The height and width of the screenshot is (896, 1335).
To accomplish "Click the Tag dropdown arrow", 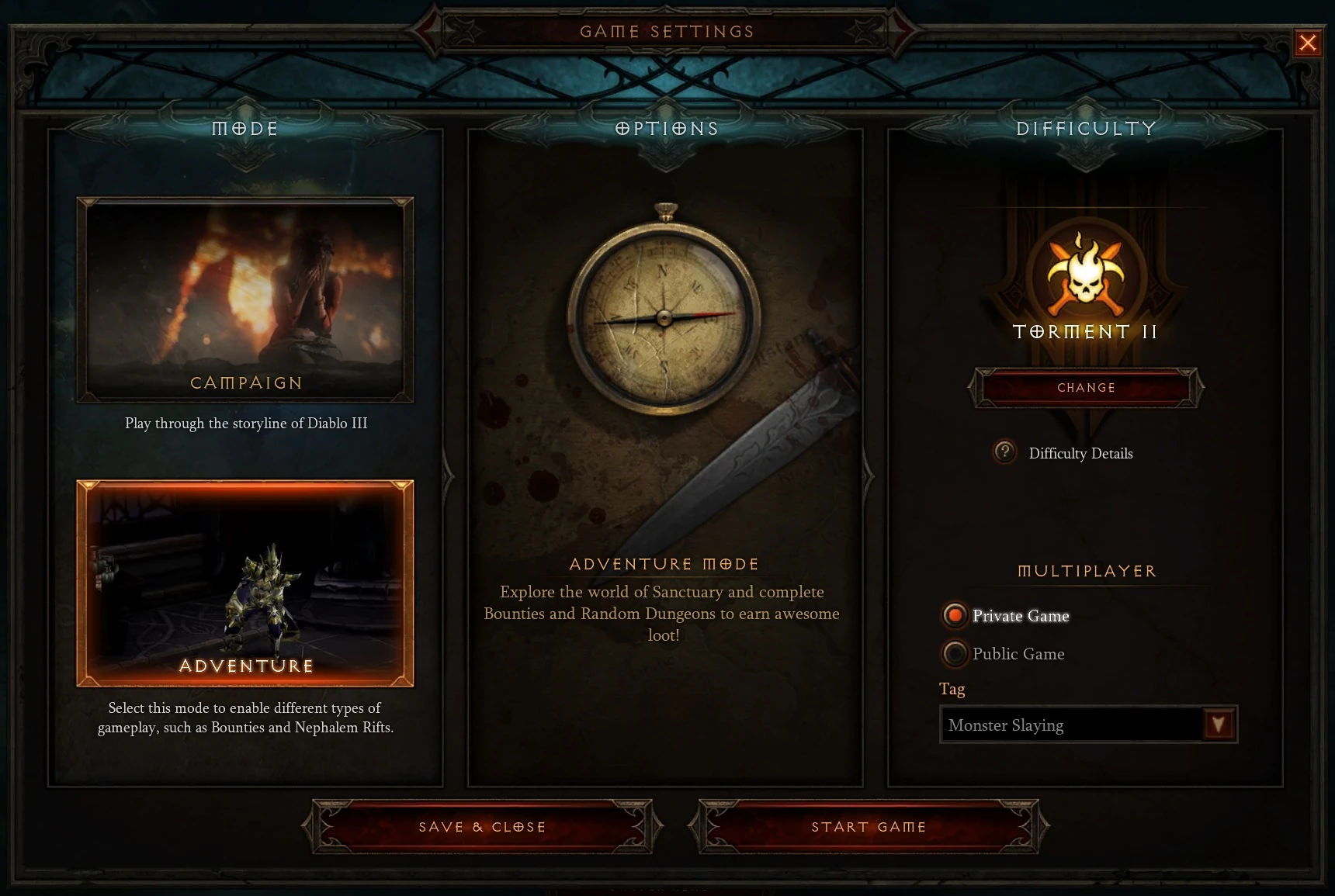I will coord(1219,724).
